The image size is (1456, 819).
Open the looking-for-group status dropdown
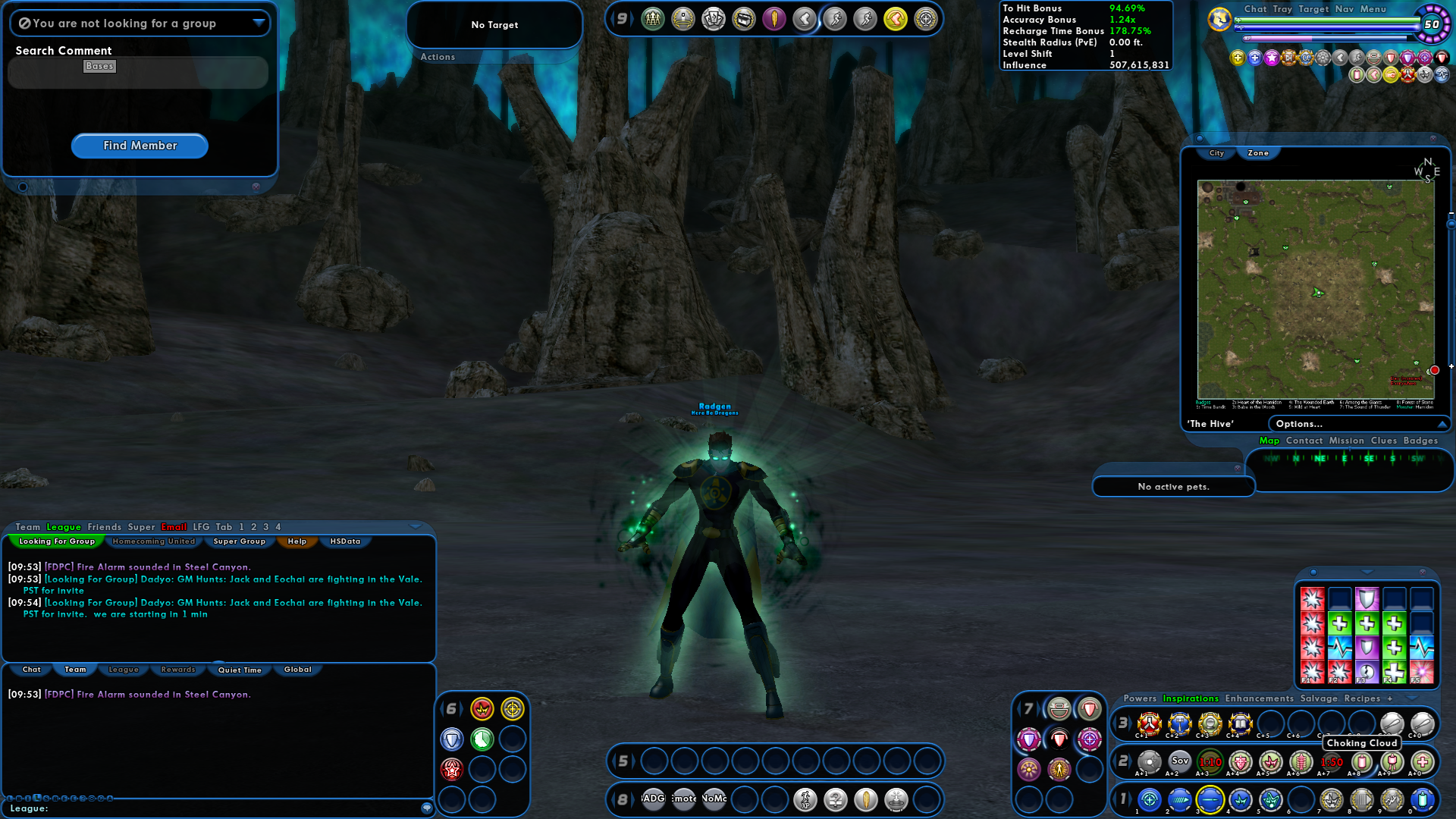[x=259, y=23]
